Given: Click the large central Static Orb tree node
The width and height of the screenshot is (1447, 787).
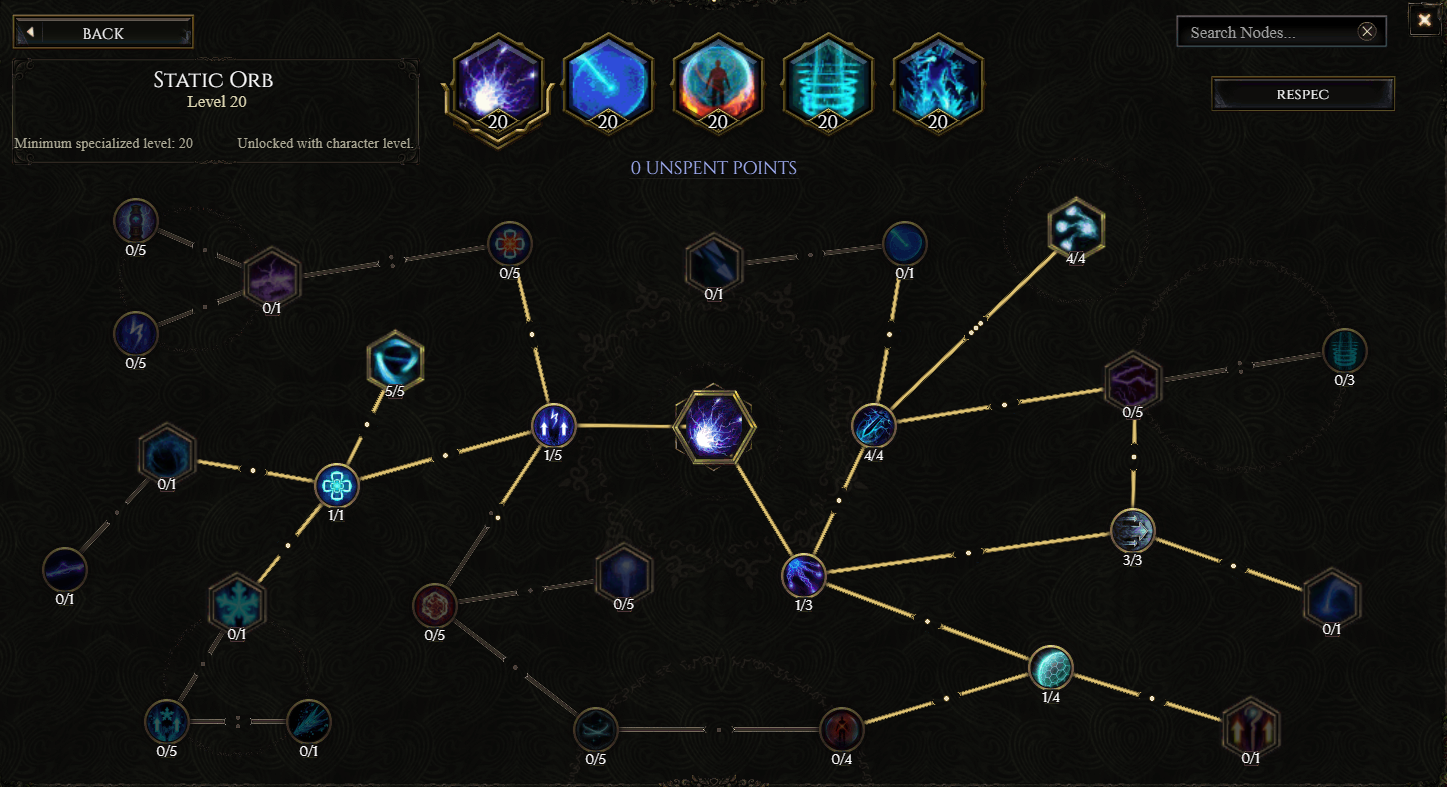Looking at the screenshot, I should (714, 425).
